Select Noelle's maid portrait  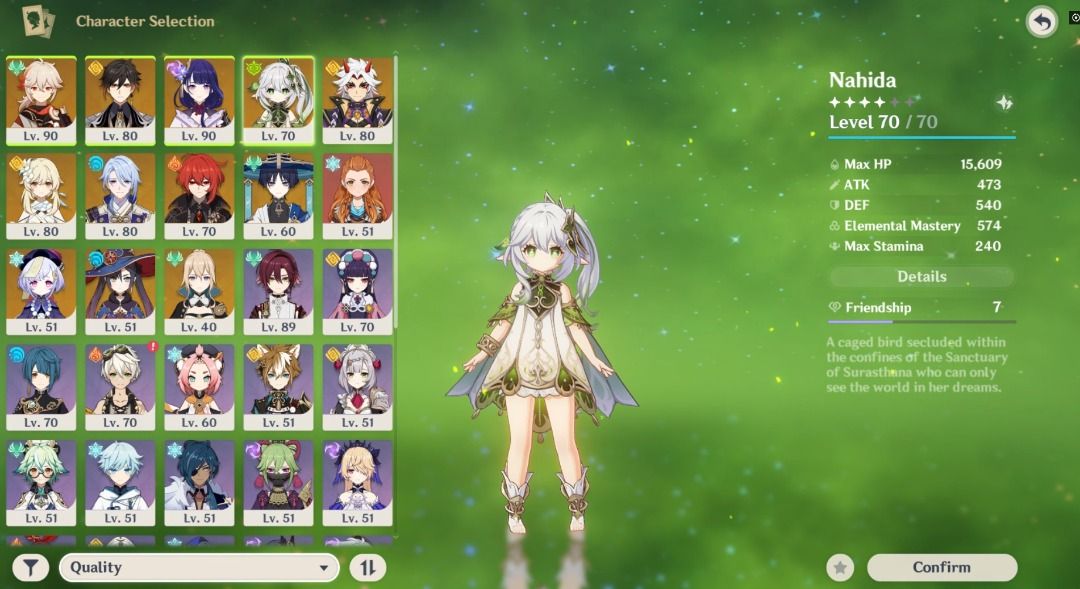pos(357,388)
